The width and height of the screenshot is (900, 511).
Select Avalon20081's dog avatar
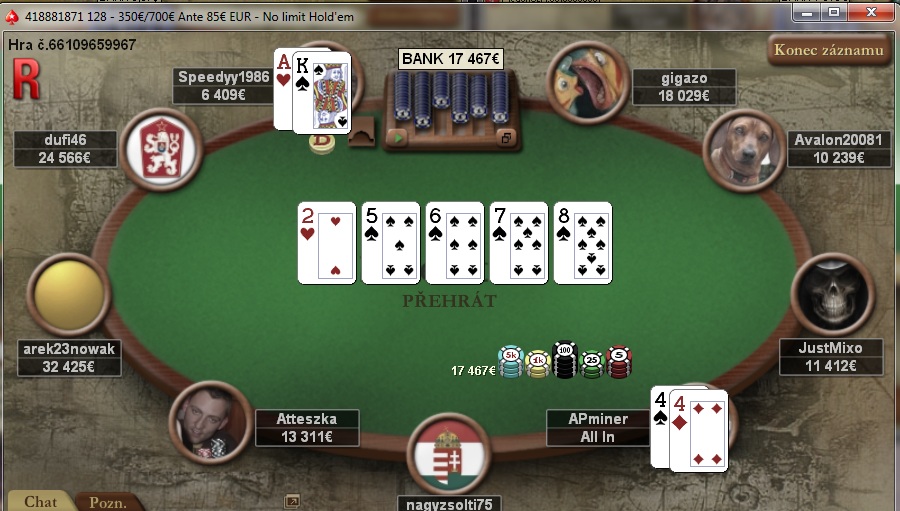pyautogui.click(x=744, y=150)
